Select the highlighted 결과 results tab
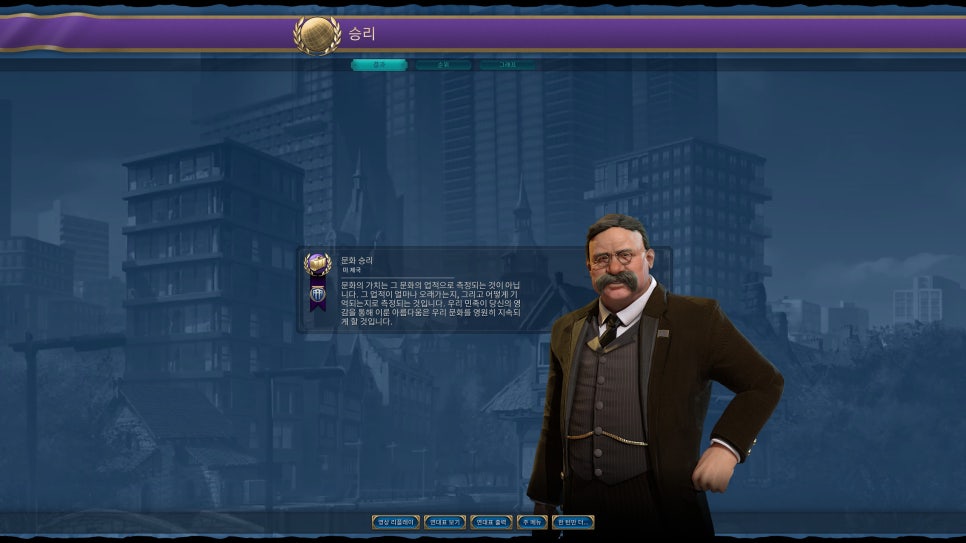The width and height of the screenshot is (966, 543). coord(379,65)
